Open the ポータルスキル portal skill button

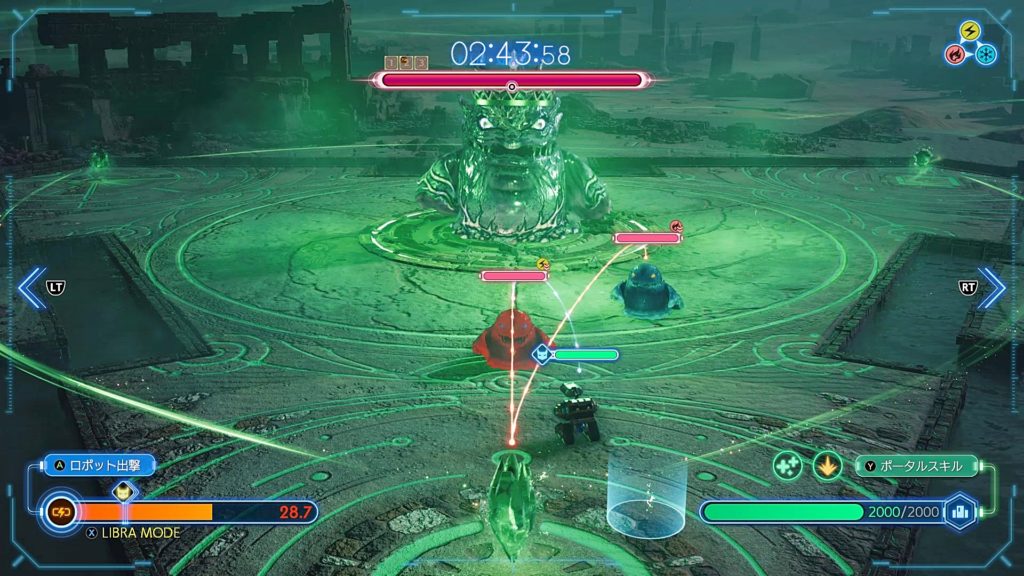pyautogui.click(x=918, y=466)
